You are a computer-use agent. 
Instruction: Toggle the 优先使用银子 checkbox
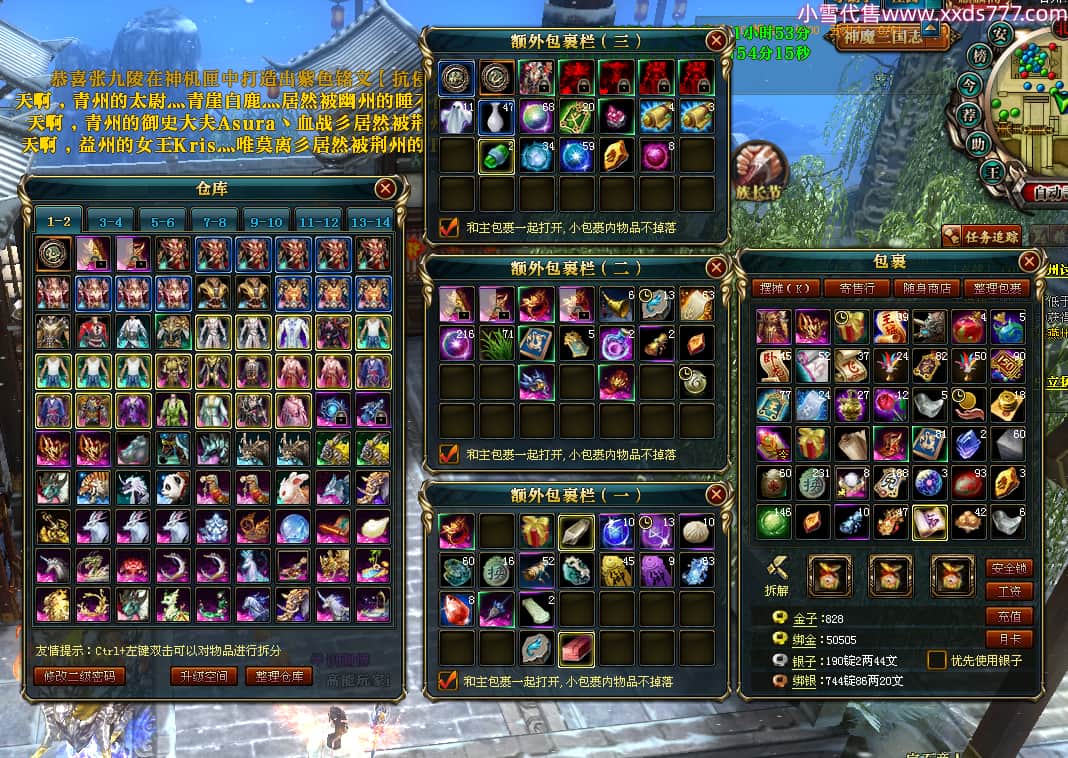(937, 660)
